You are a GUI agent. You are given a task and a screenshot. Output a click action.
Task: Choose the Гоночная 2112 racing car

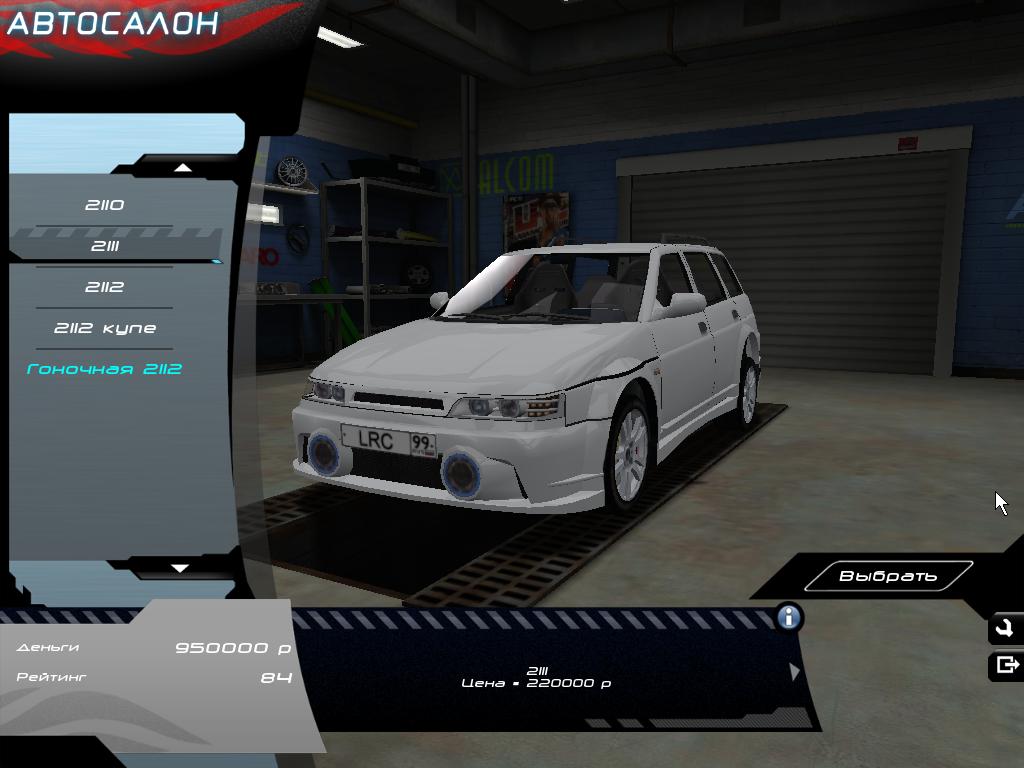(104, 369)
